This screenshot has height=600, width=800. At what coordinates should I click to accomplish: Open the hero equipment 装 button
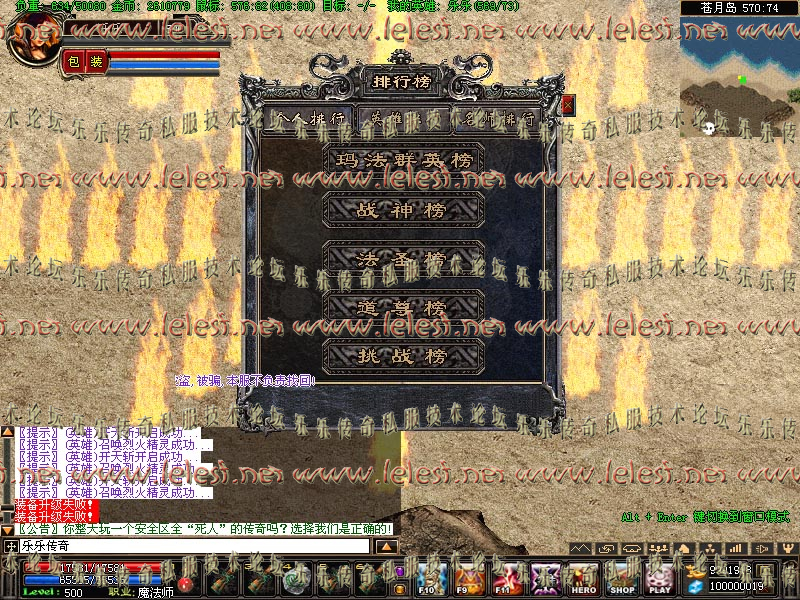tap(96, 62)
